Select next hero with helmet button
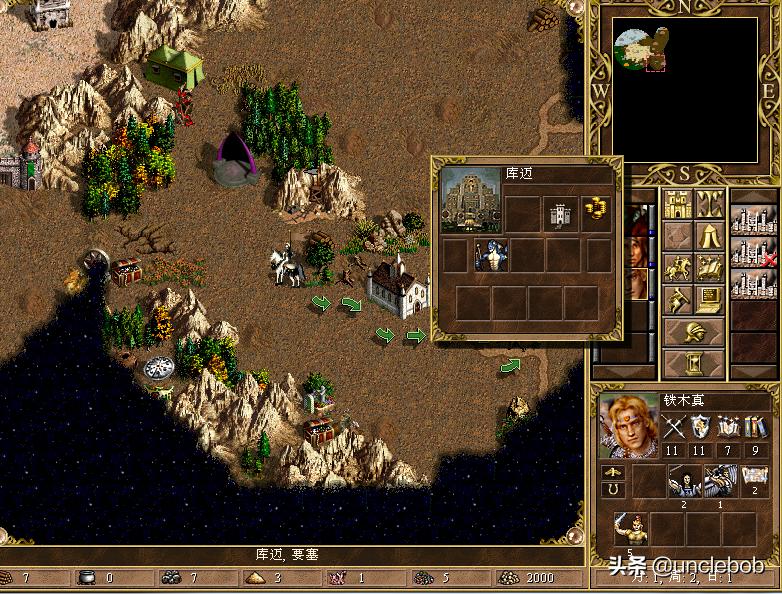Viewport: 782px width, 594px height. click(694, 331)
